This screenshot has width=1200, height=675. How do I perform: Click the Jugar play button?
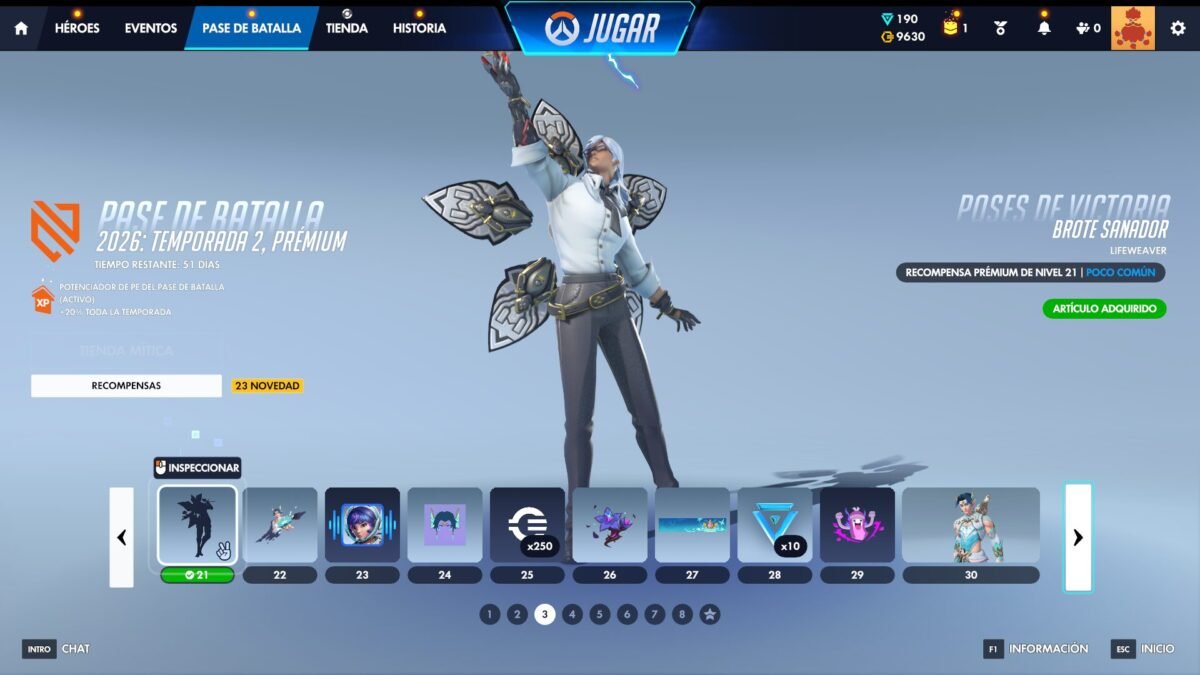(599, 28)
